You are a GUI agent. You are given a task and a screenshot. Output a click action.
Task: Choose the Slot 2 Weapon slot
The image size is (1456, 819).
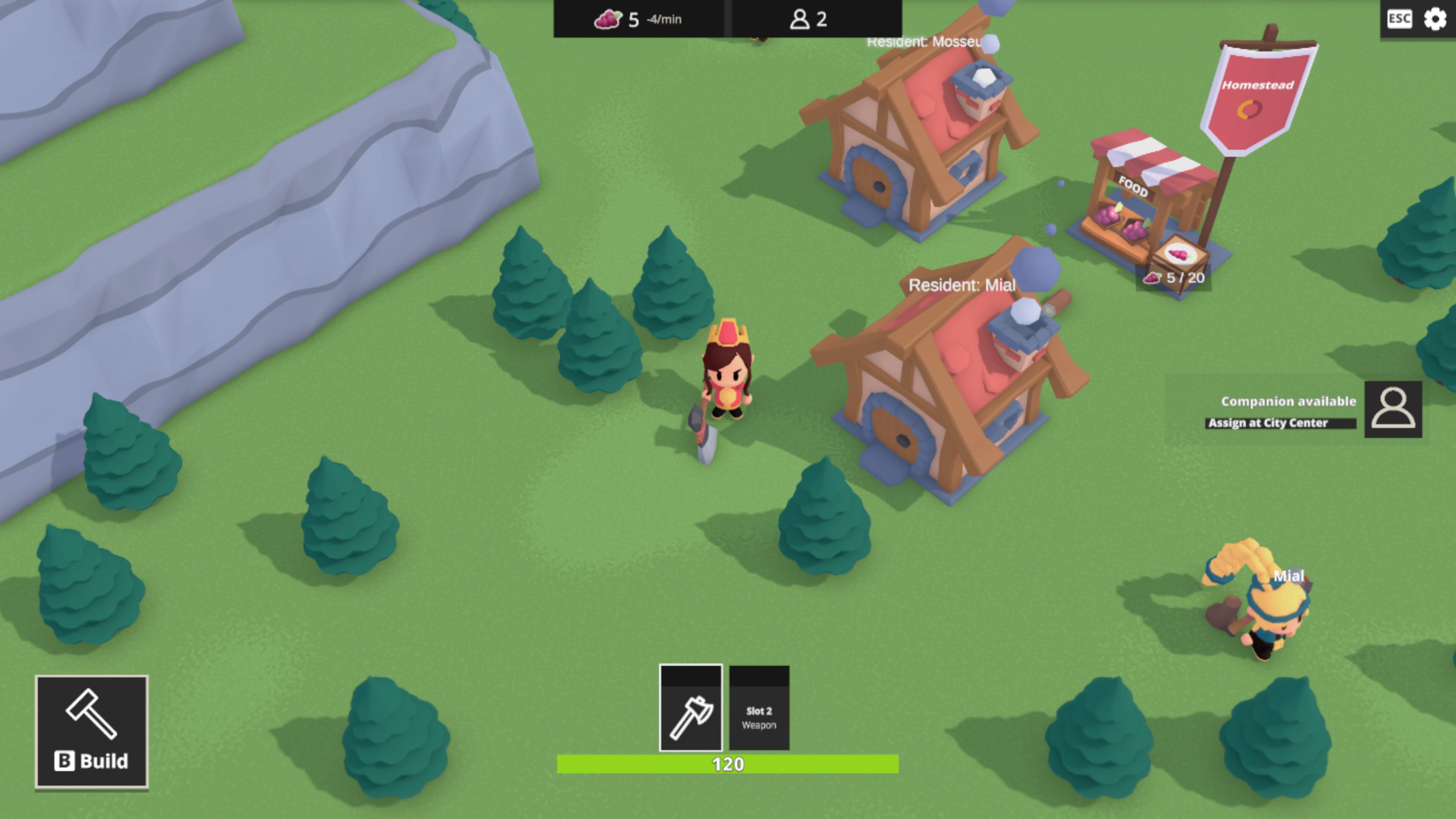tap(759, 708)
